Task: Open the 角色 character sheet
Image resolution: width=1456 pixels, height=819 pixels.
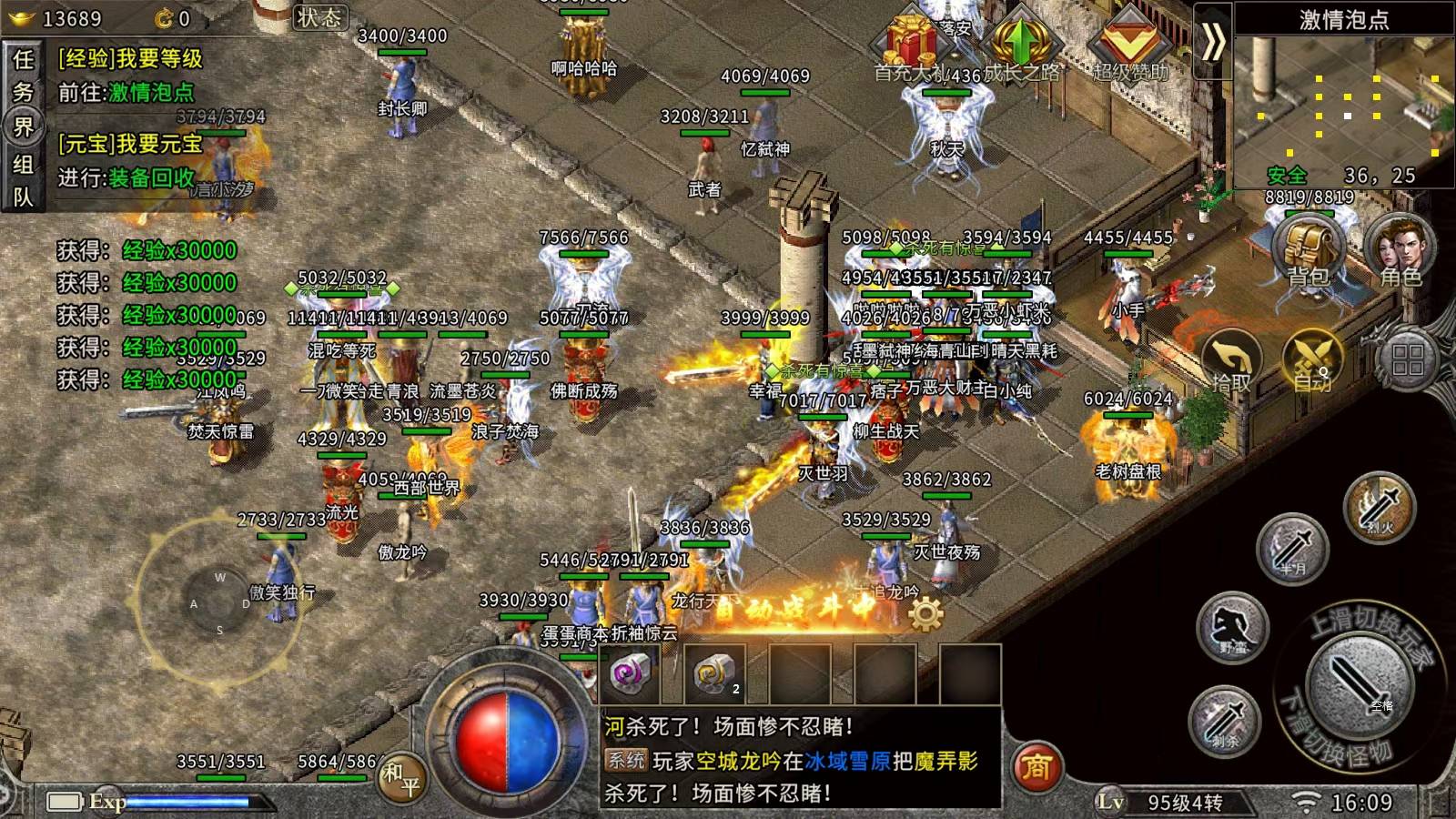Action: (1400, 249)
